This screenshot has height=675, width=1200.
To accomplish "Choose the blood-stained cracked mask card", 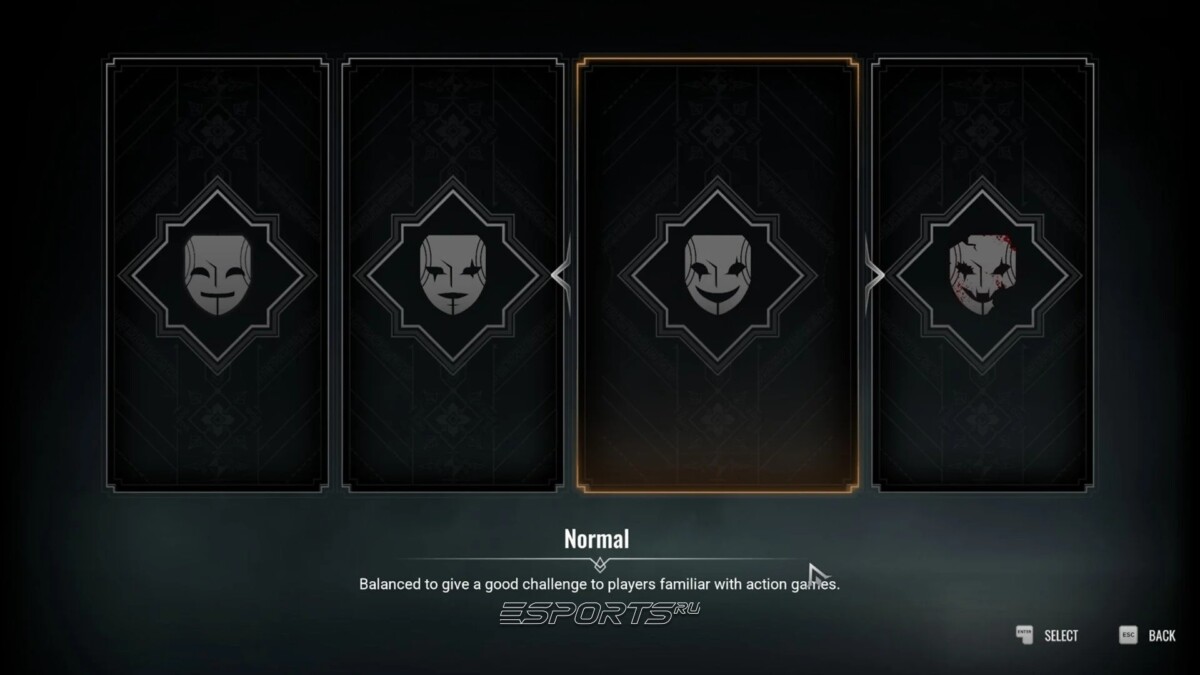I will [981, 275].
